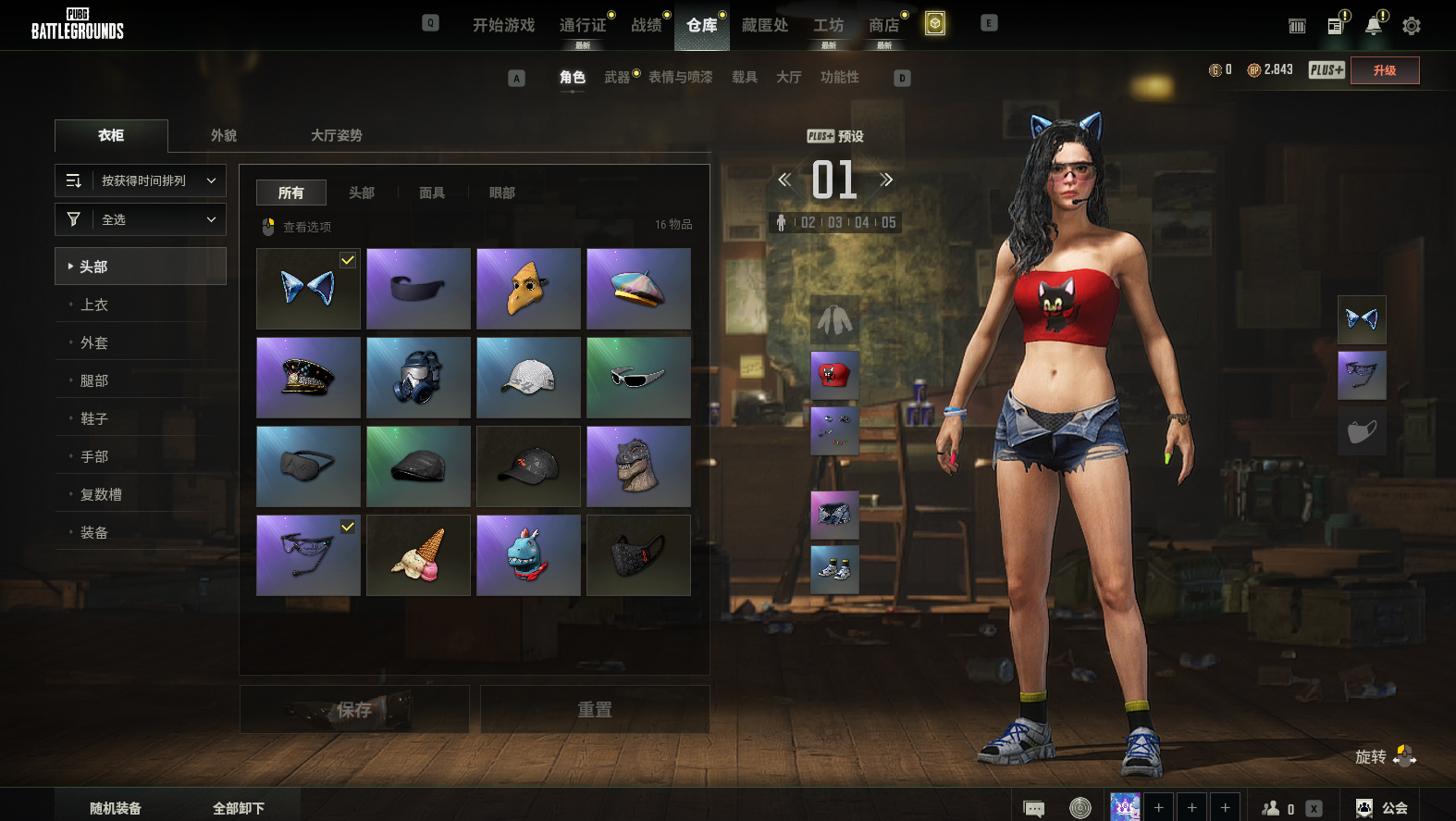The width and height of the screenshot is (1456, 821).
Task: Click the 重置 reset button
Action: (595, 710)
